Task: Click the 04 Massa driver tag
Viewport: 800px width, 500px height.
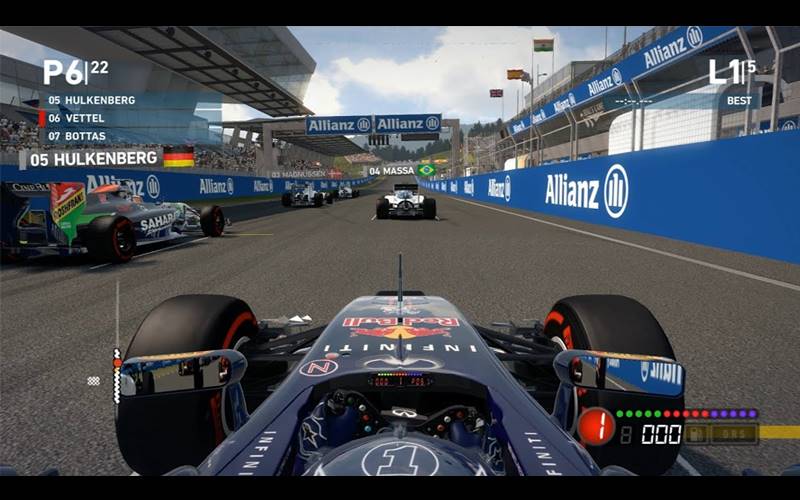Action: point(400,171)
